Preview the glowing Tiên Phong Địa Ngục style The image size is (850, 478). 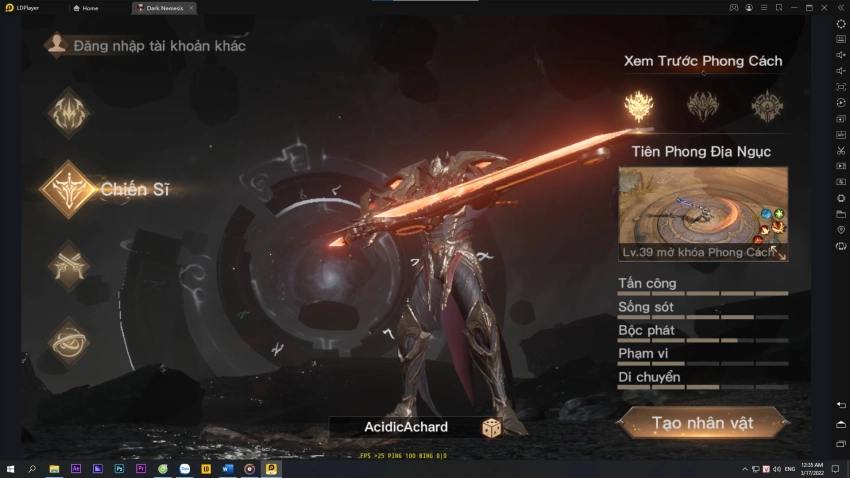tap(638, 105)
